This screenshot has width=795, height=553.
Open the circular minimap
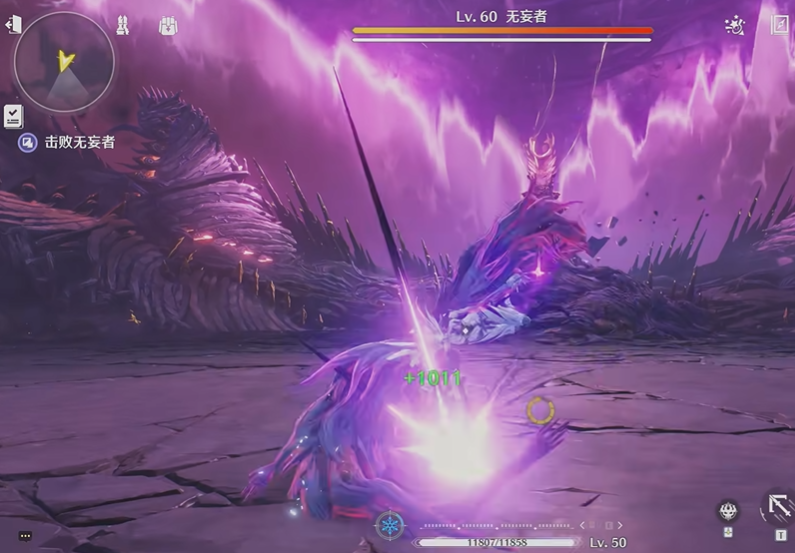click(64, 62)
